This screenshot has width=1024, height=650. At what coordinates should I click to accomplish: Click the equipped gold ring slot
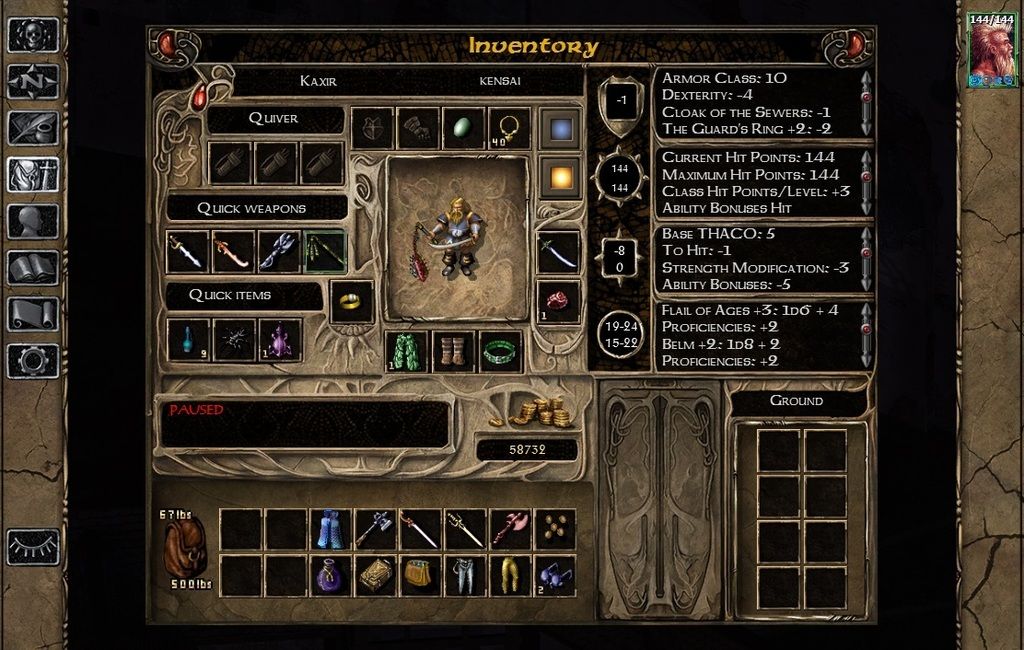[352, 301]
